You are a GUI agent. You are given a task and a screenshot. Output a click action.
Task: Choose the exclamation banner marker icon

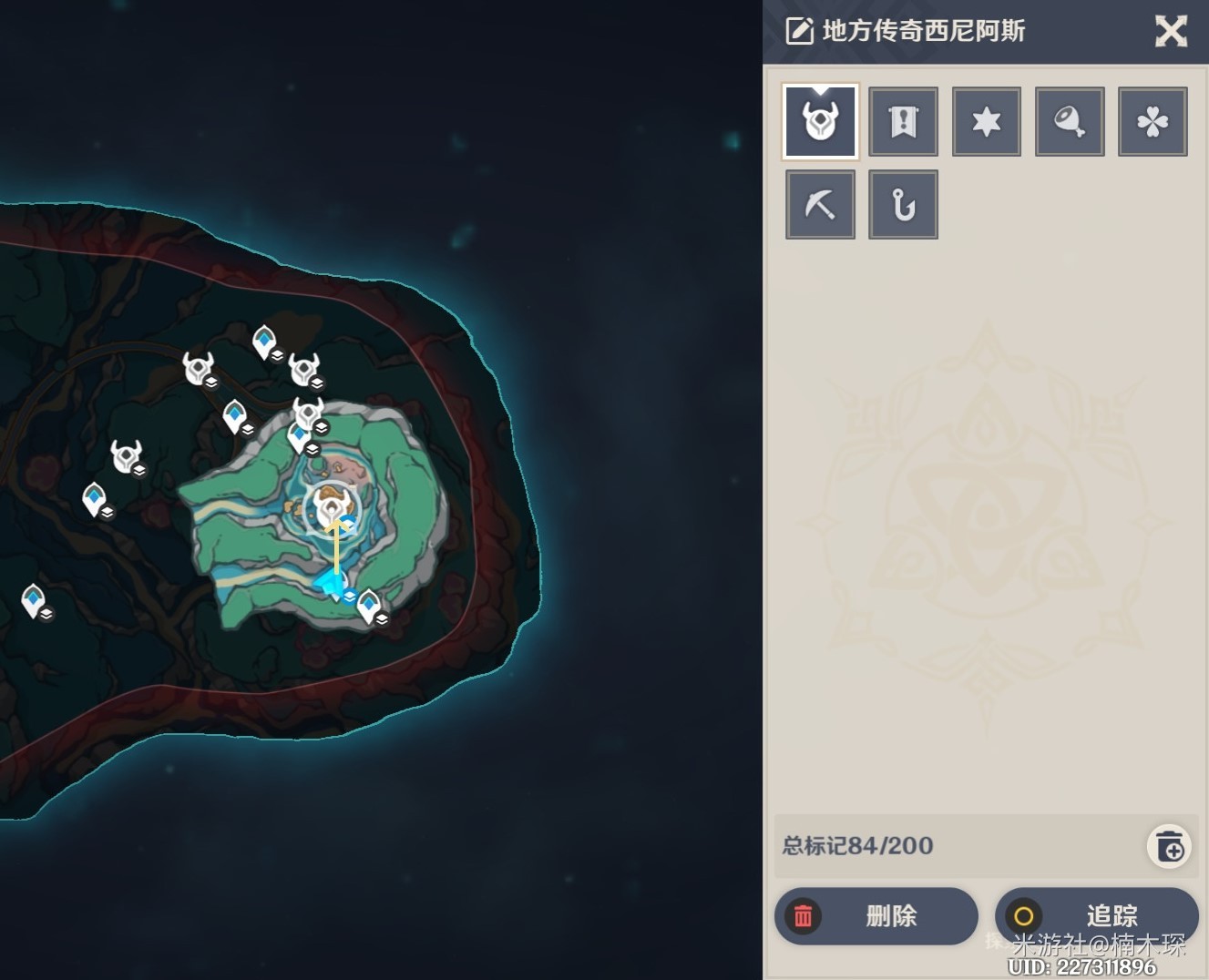903,121
